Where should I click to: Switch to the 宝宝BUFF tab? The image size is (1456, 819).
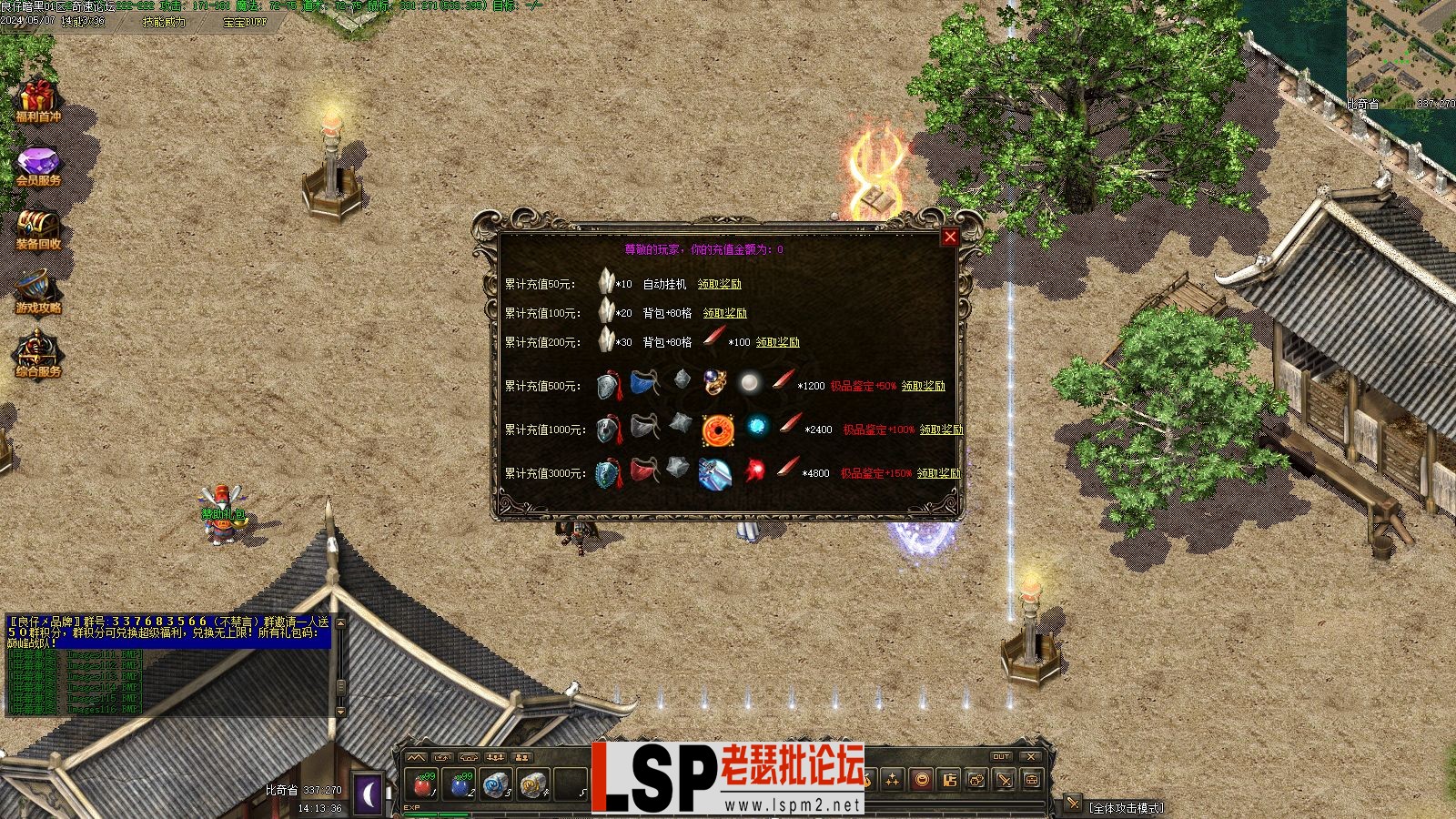pyautogui.click(x=245, y=22)
